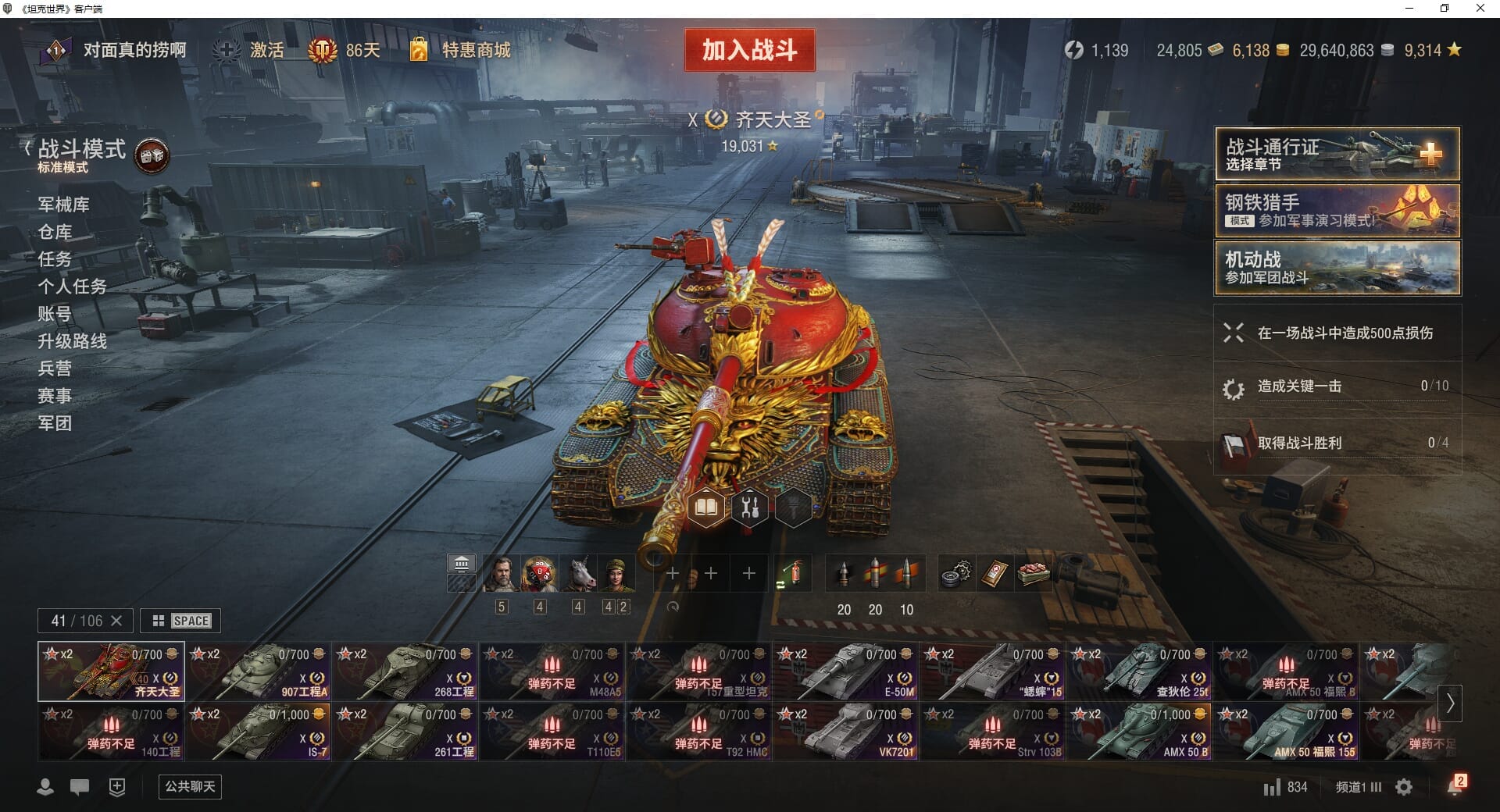Open the 公共聊天 public chat
Viewport: 1500px width, 812px height.
point(190,786)
